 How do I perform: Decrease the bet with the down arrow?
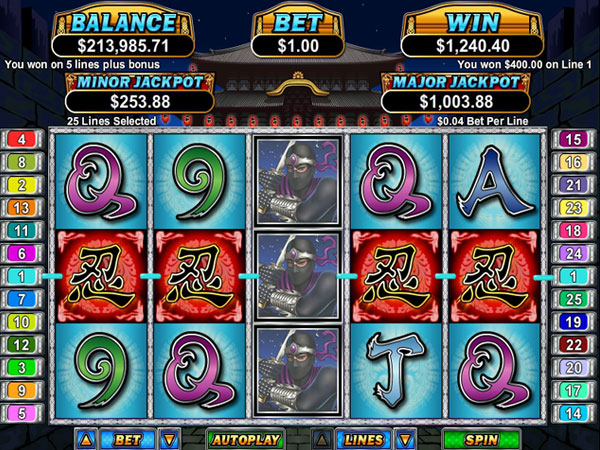tap(169, 438)
